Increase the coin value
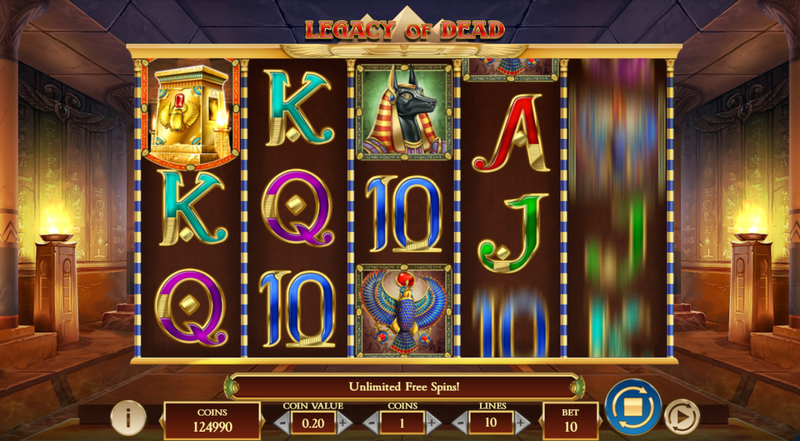Image resolution: width=800 pixels, height=441 pixels. 345,423
